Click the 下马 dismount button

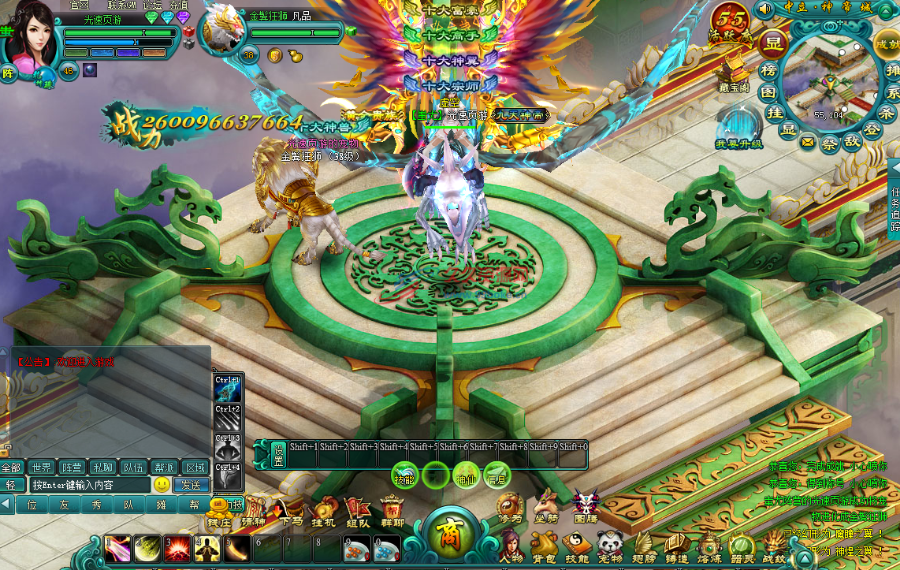291,510
